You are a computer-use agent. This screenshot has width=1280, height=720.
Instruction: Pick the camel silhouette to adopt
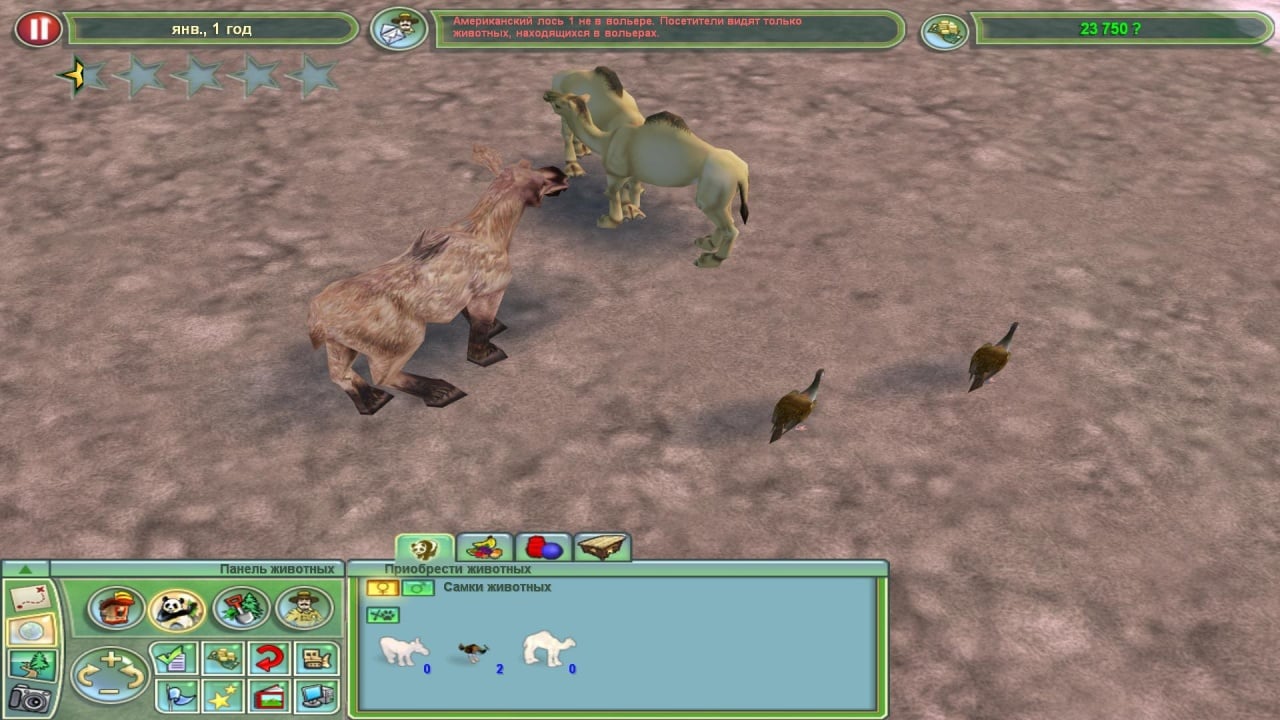(548, 648)
